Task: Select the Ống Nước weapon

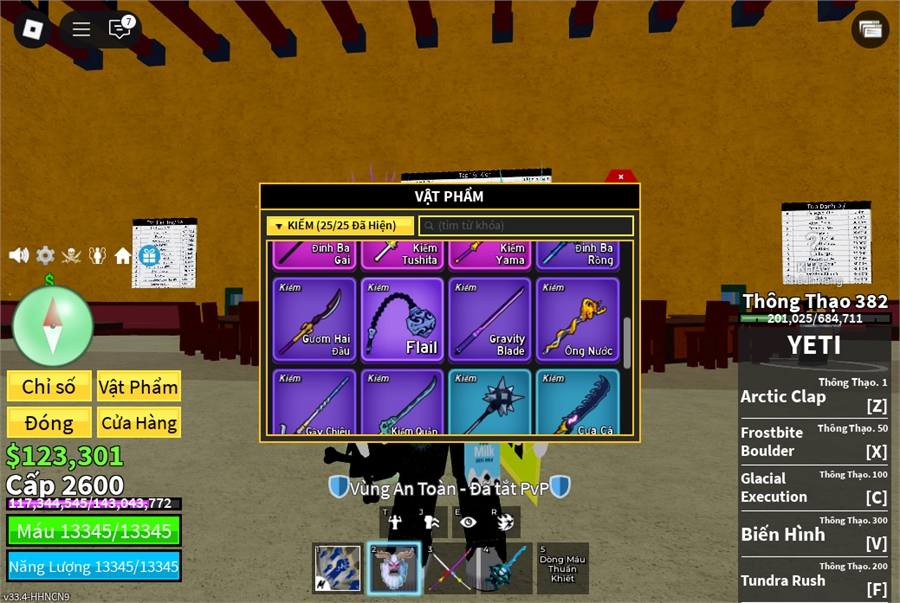Action: tap(577, 320)
